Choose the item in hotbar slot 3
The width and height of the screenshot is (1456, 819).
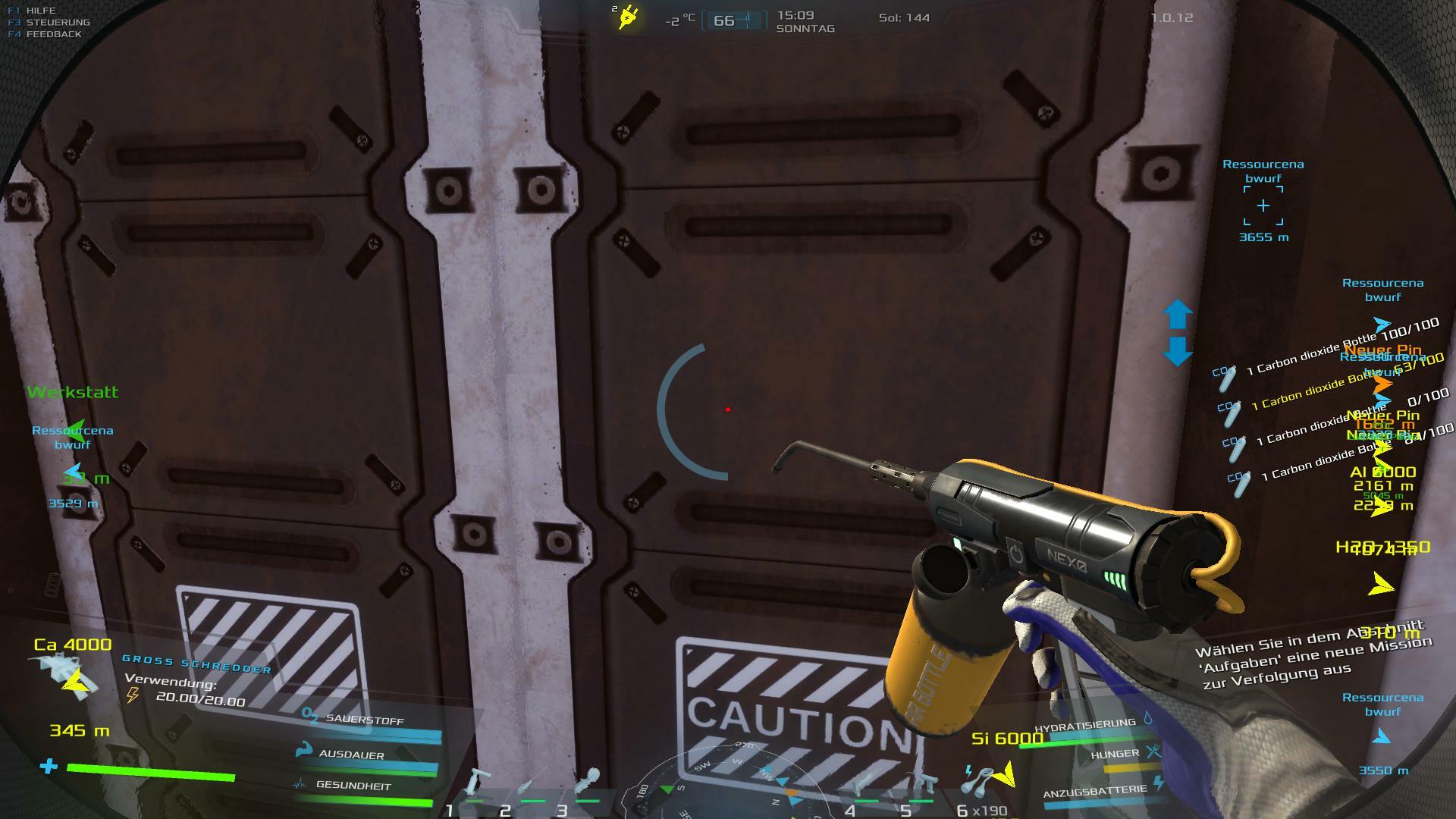click(587, 784)
